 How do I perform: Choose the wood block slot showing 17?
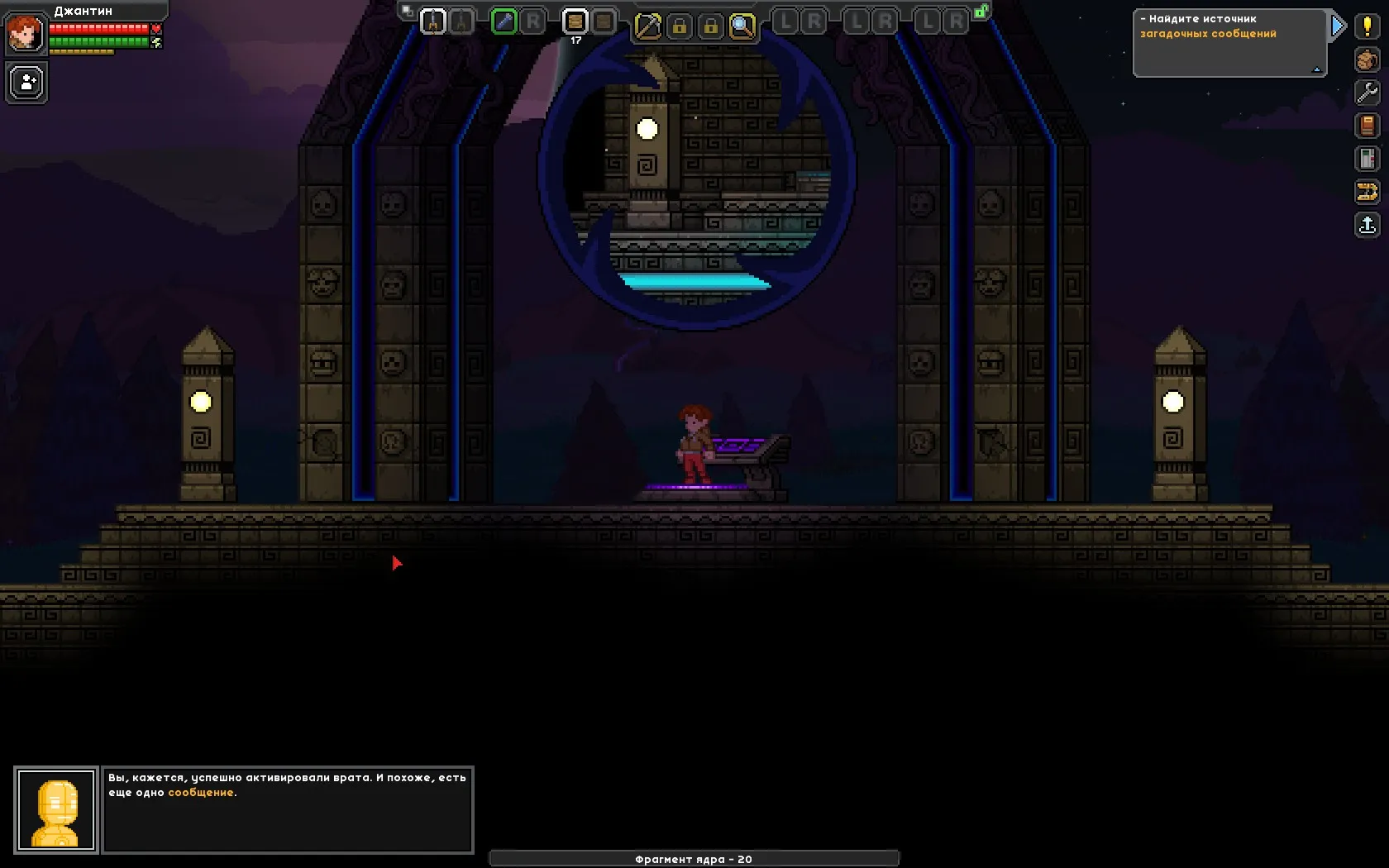(575, 21)
